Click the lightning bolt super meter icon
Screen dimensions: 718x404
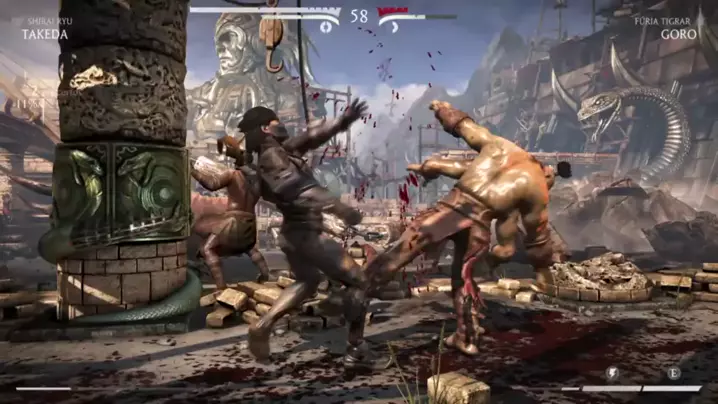tap(612, 373)
